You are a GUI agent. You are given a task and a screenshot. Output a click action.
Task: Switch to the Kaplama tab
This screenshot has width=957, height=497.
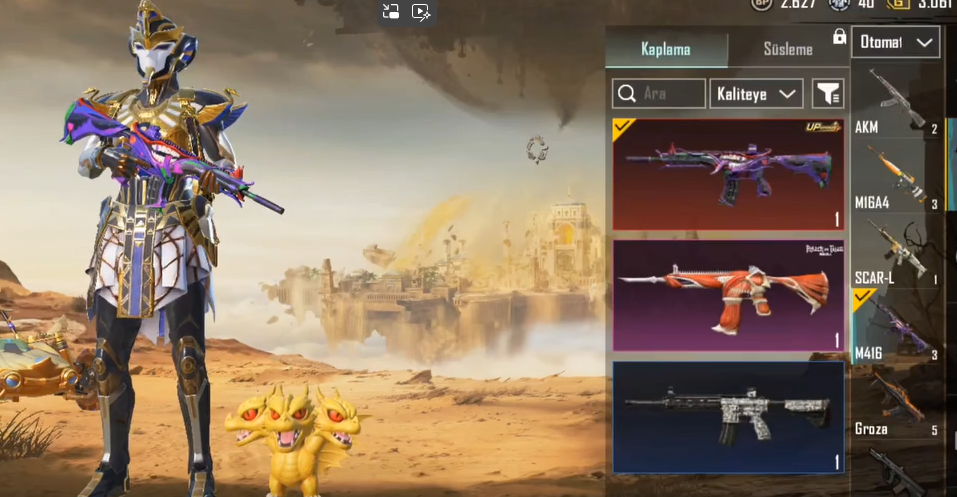click(665, 49)
